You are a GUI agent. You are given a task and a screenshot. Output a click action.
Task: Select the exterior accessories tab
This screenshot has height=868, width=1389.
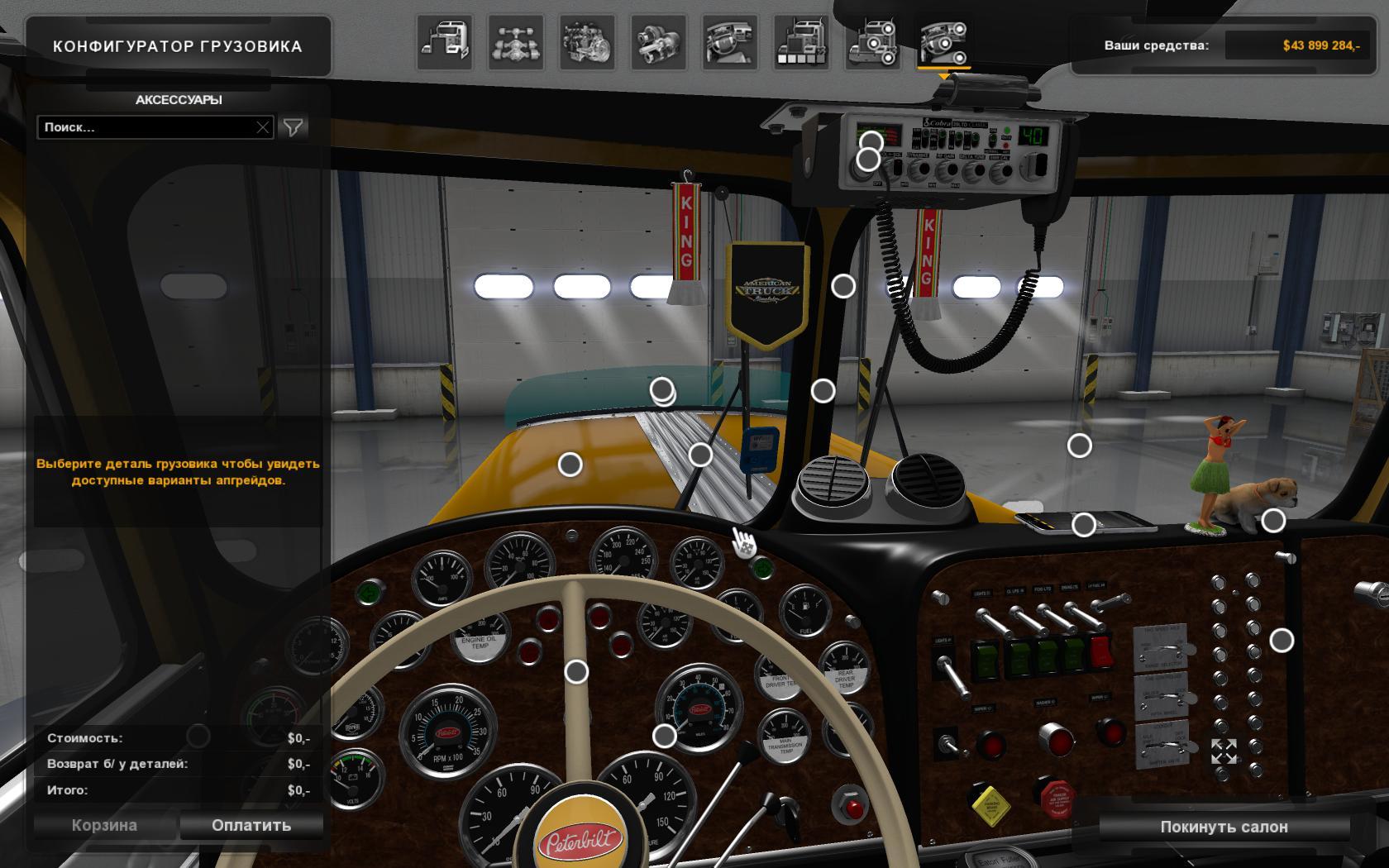[871, 42]
